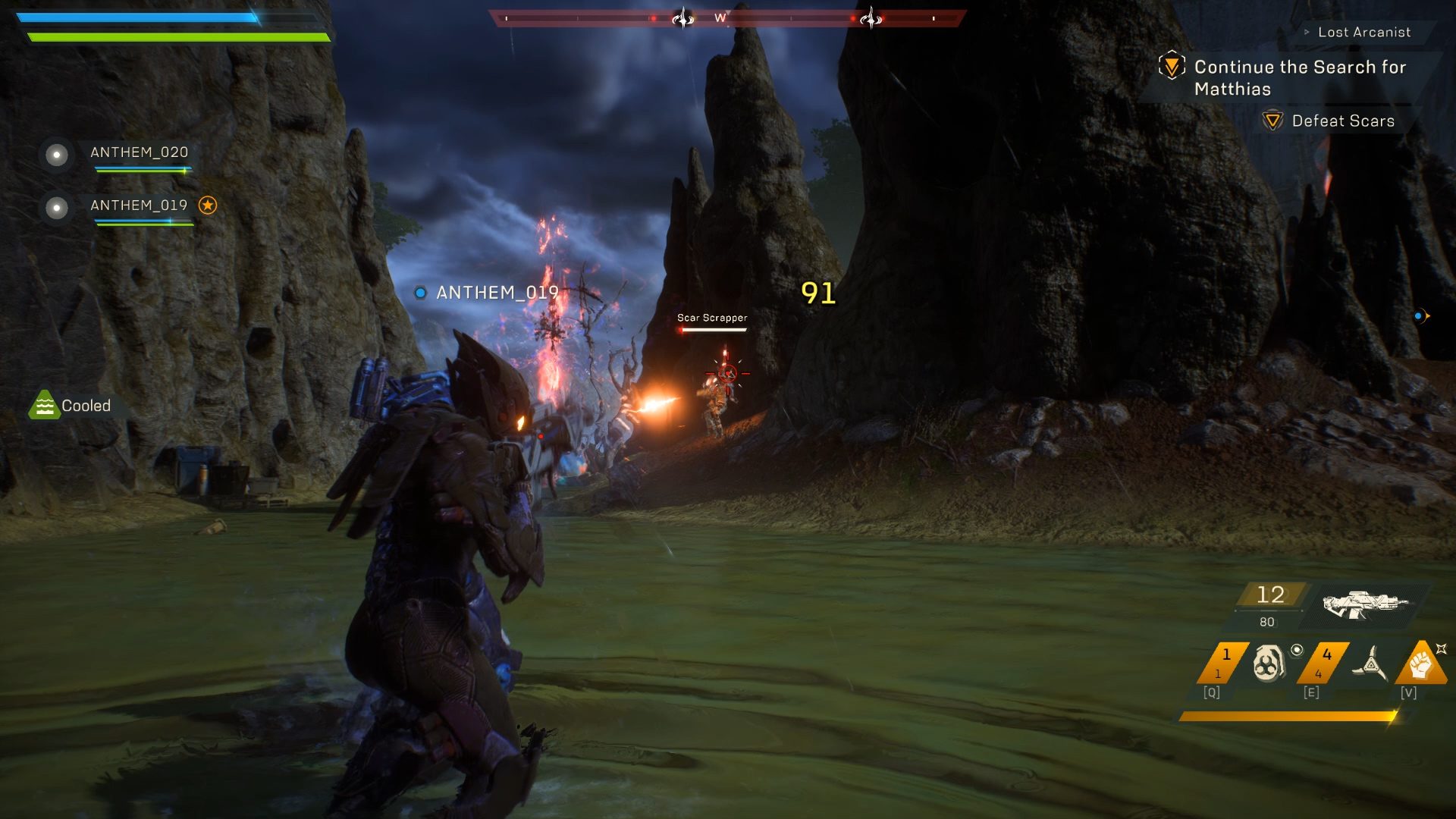Select the Scar Scrapper enemy nameplate
1456x819 pixels.
click(711, 318)
